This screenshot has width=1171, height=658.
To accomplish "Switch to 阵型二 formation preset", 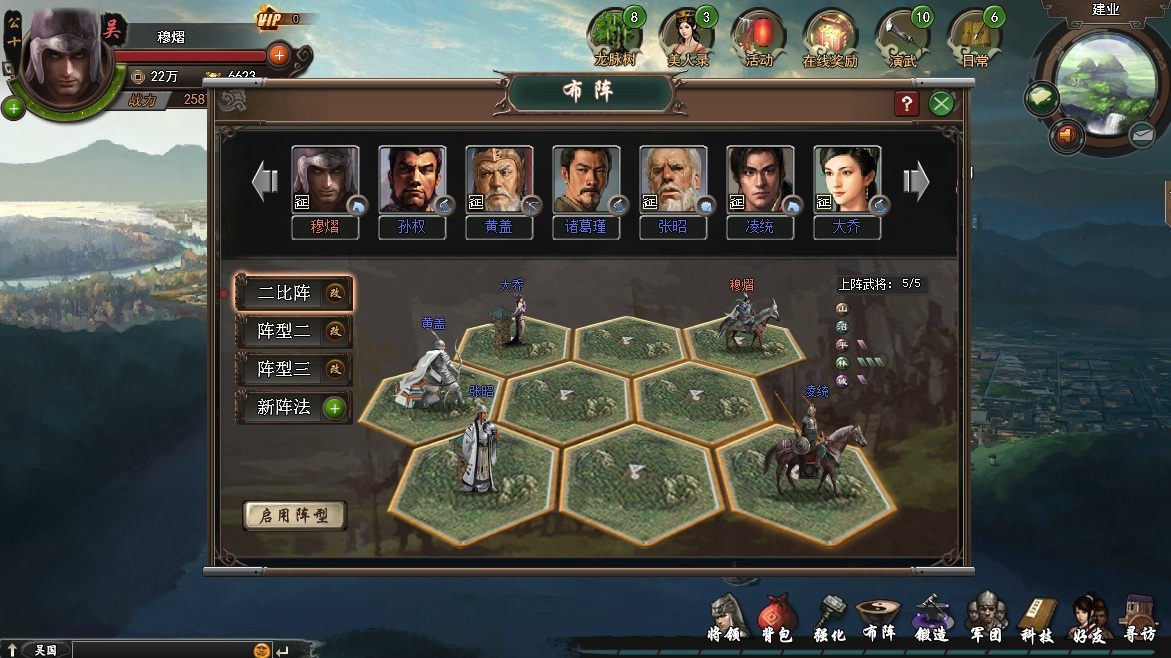I will pyautogui.click(x=293, y=331).
